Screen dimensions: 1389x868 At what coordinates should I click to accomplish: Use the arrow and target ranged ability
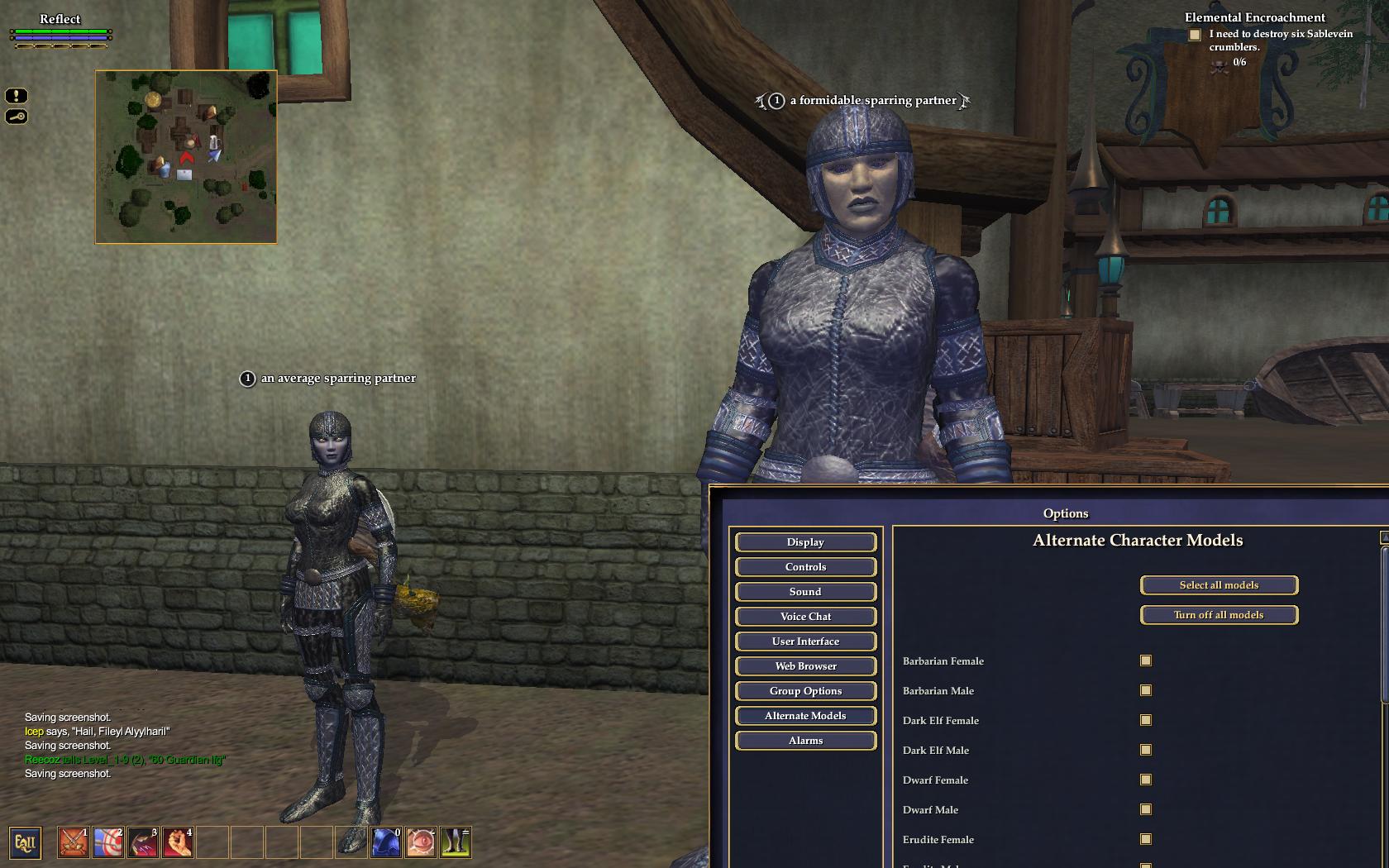click(x=108, y=842)
